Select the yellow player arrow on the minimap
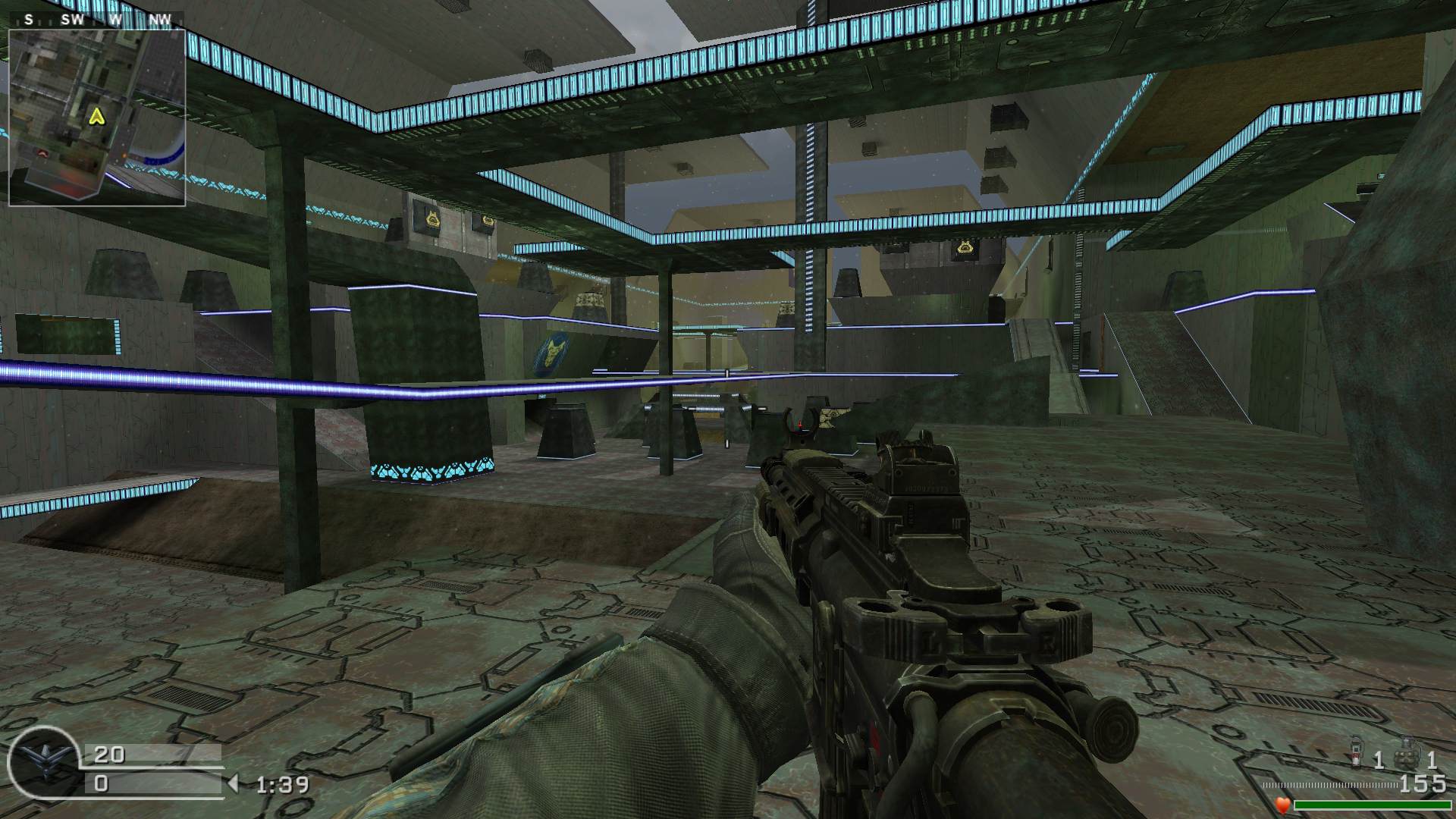The image size is (1456, 819). 96,116
